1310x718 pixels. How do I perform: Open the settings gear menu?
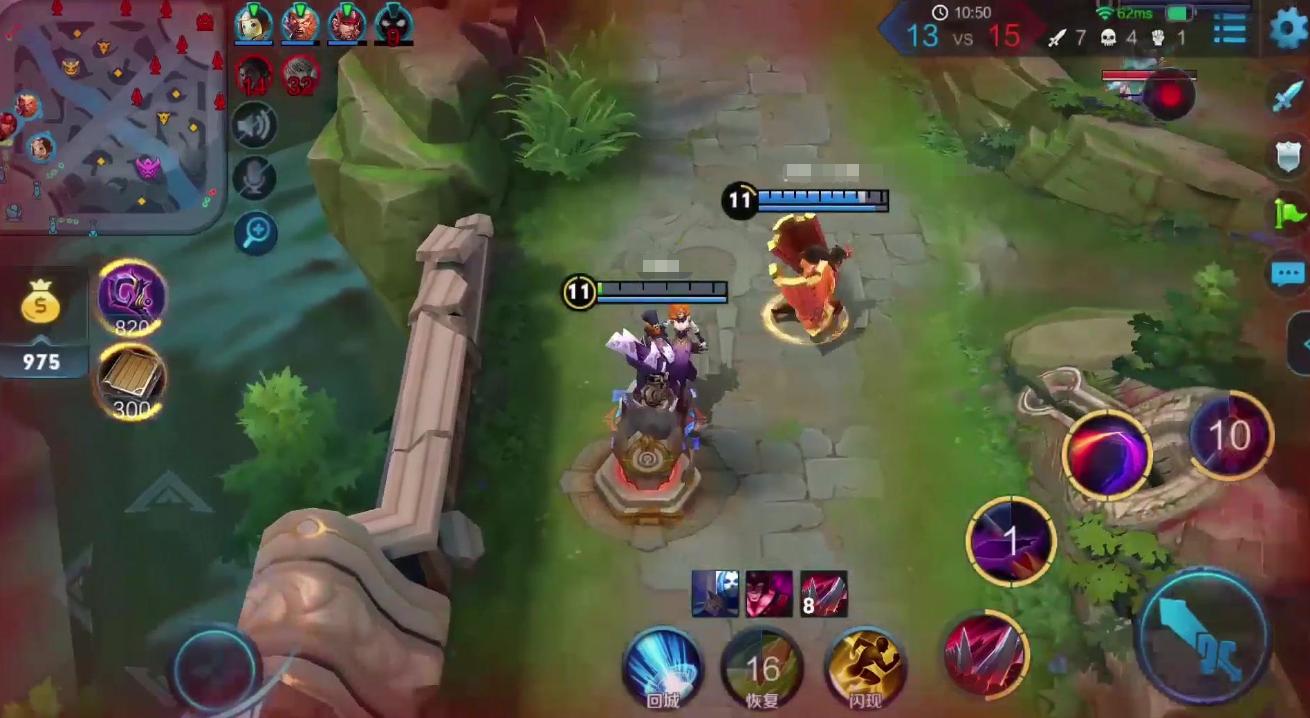point(1288,29)
